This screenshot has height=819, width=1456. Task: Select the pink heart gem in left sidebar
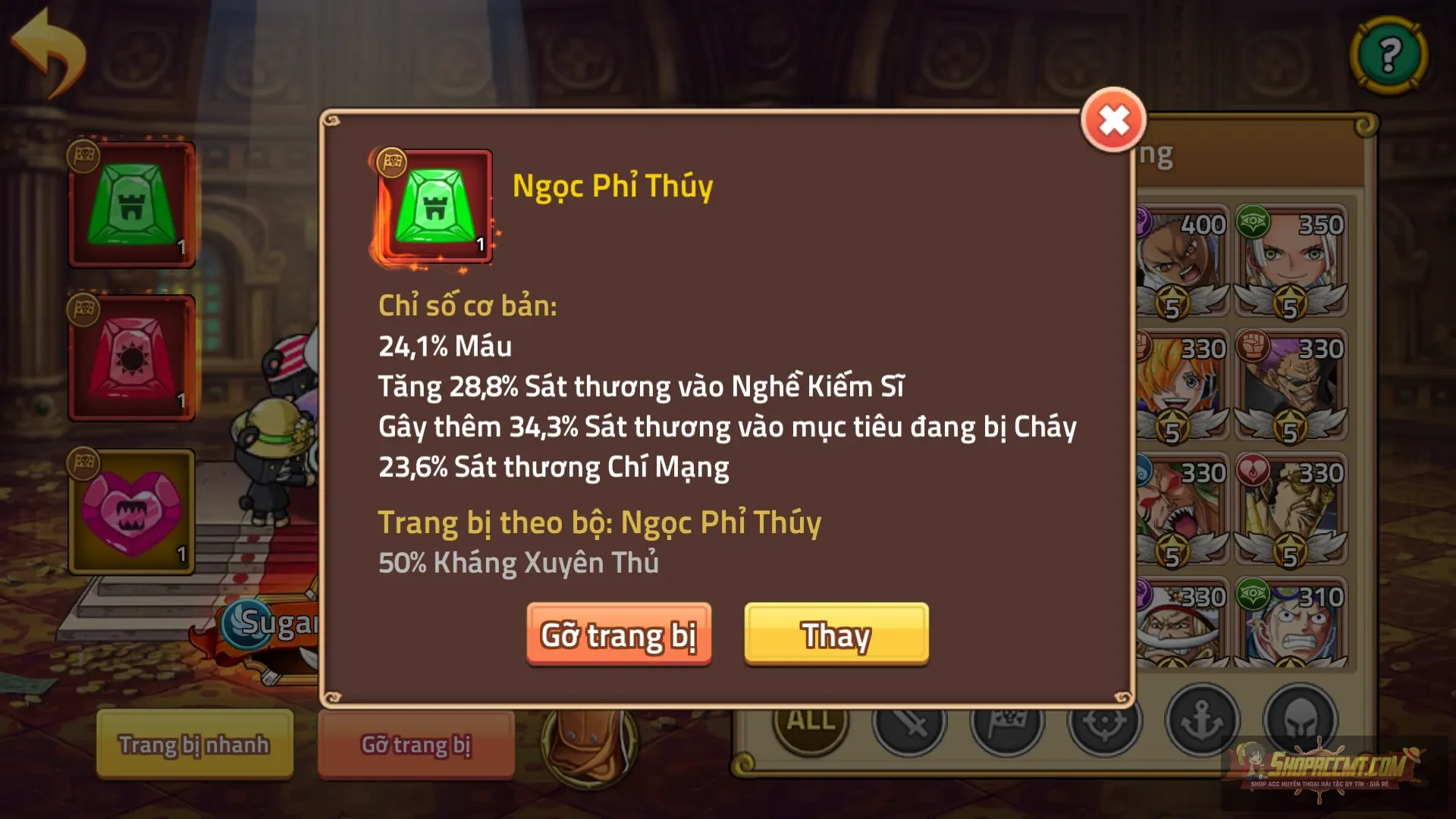point(131,513)
